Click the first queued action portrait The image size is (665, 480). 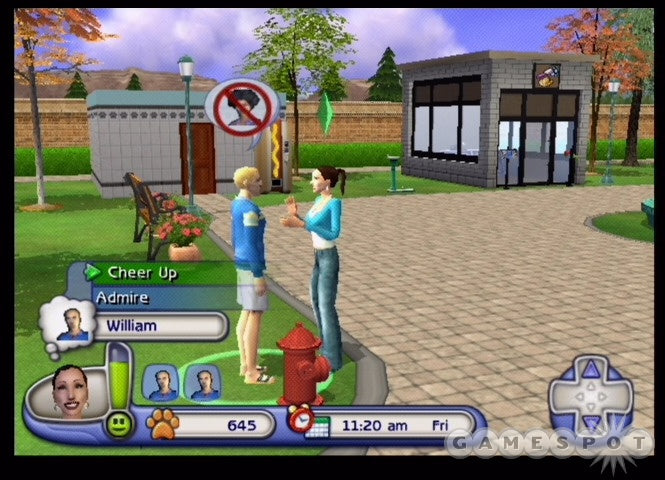click(161, 382)
